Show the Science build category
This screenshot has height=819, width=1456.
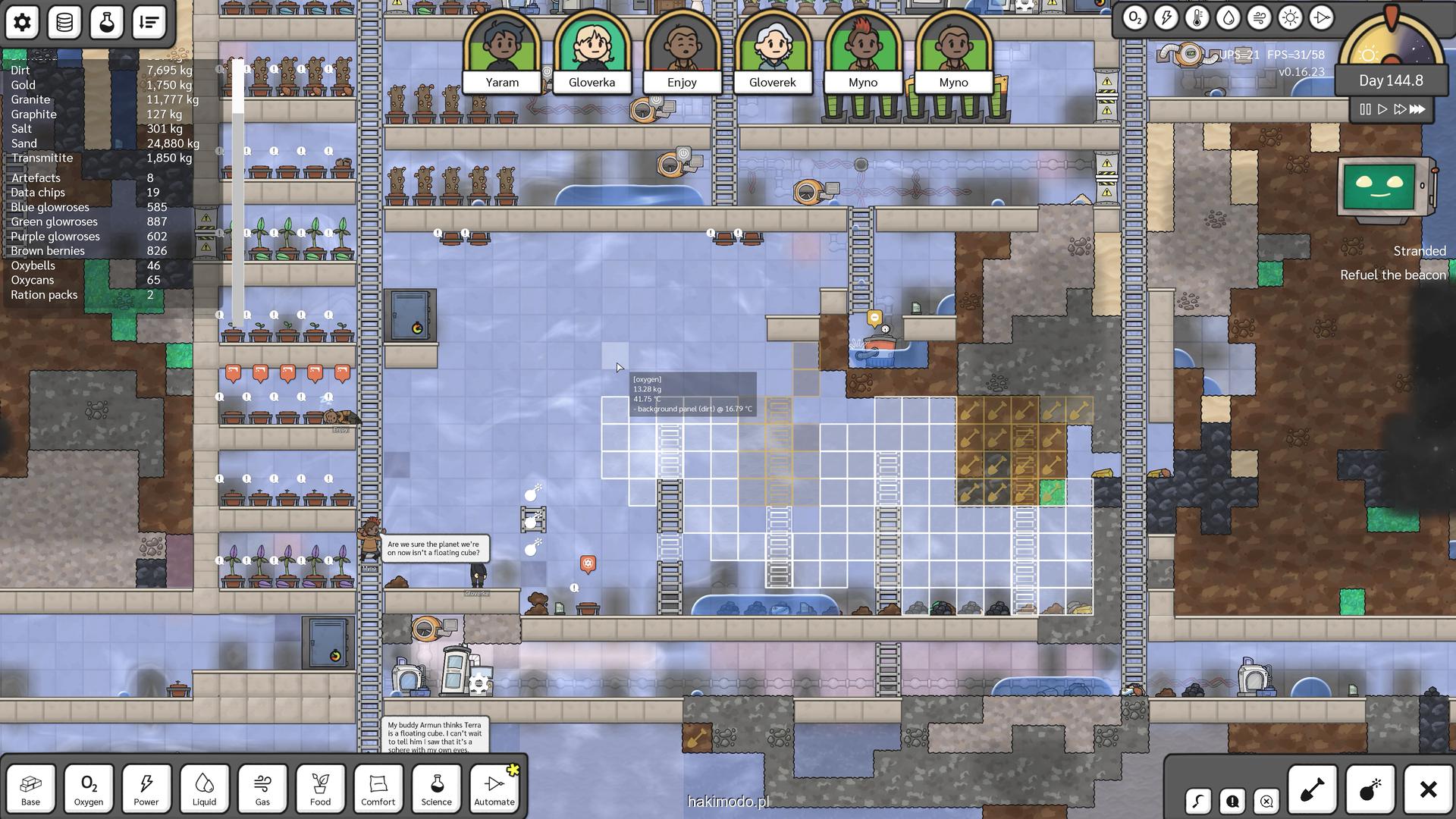(436, 789)
